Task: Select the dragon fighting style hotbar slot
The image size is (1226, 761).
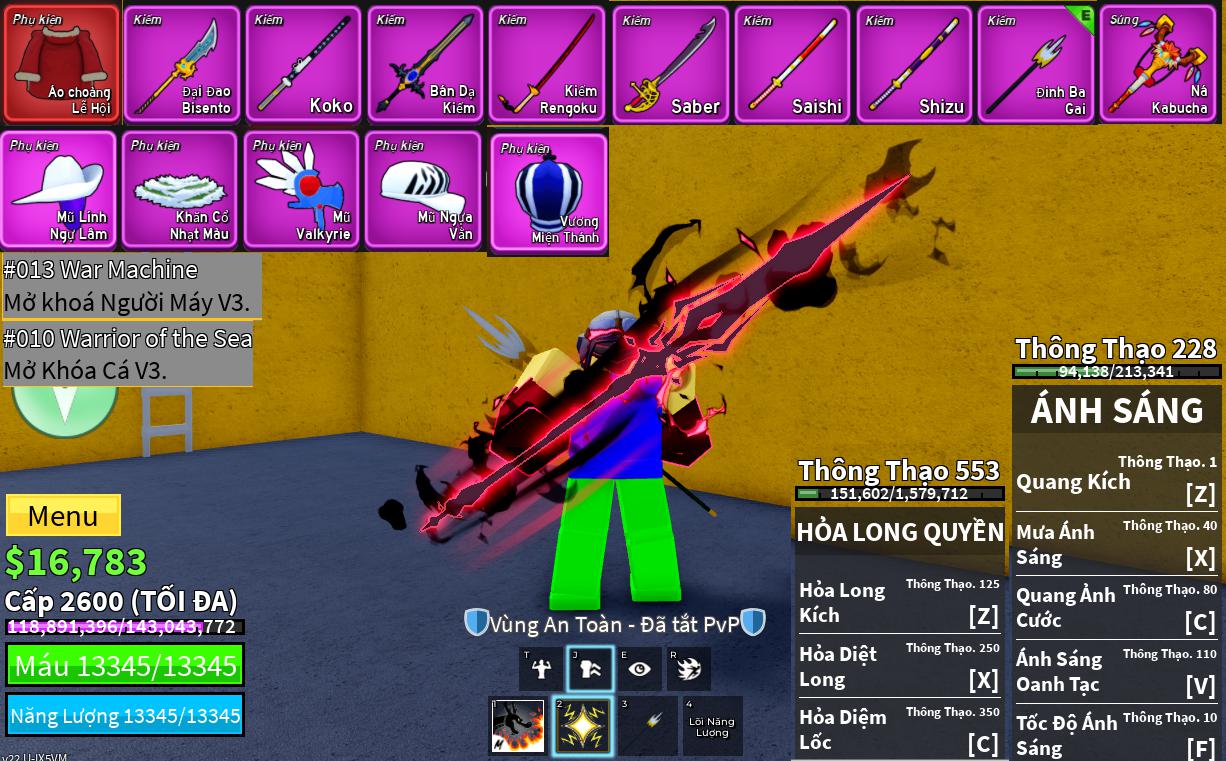Action: [518, 726]
